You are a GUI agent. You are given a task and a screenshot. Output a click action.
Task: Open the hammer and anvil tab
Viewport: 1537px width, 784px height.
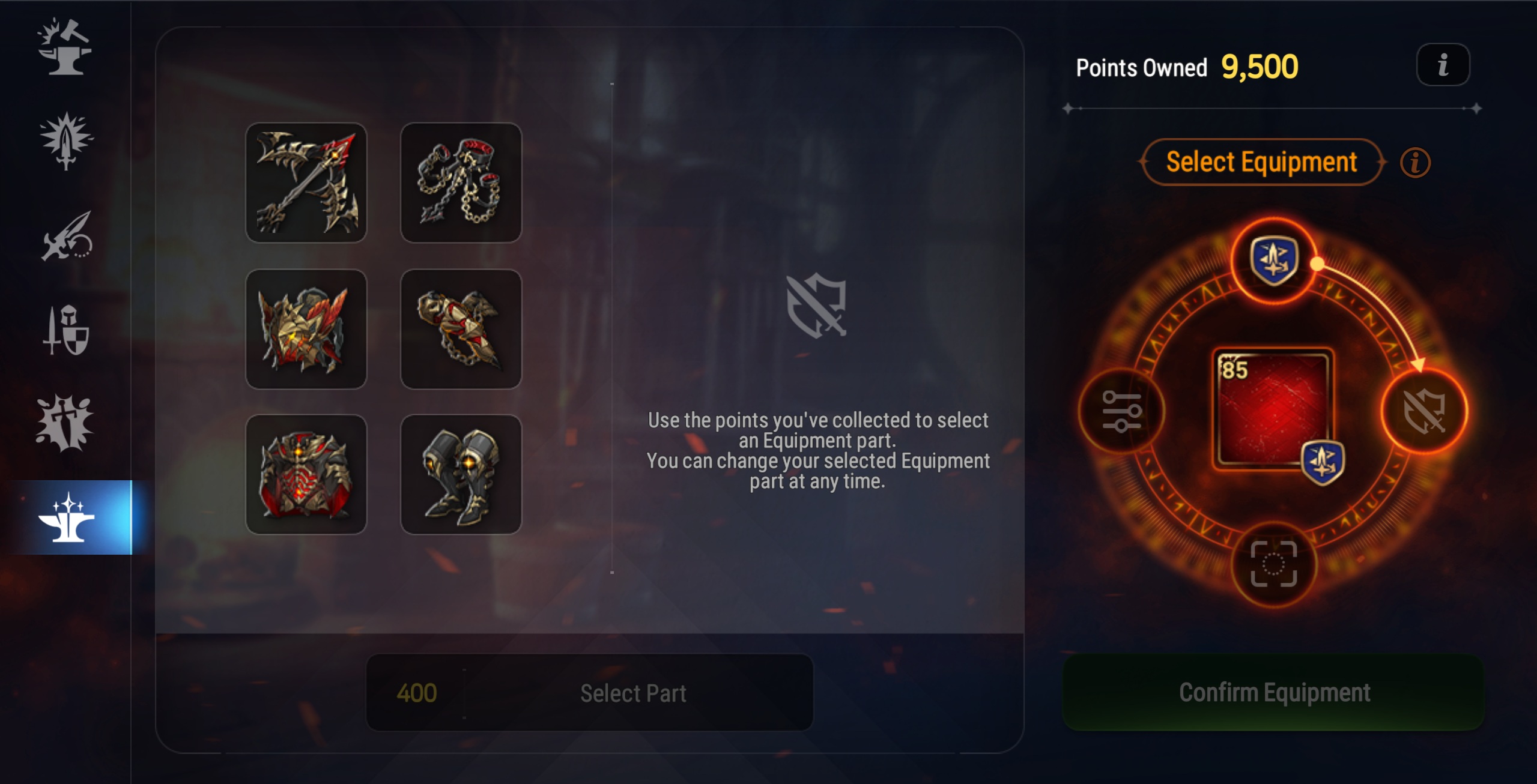[x=65, y=47]
